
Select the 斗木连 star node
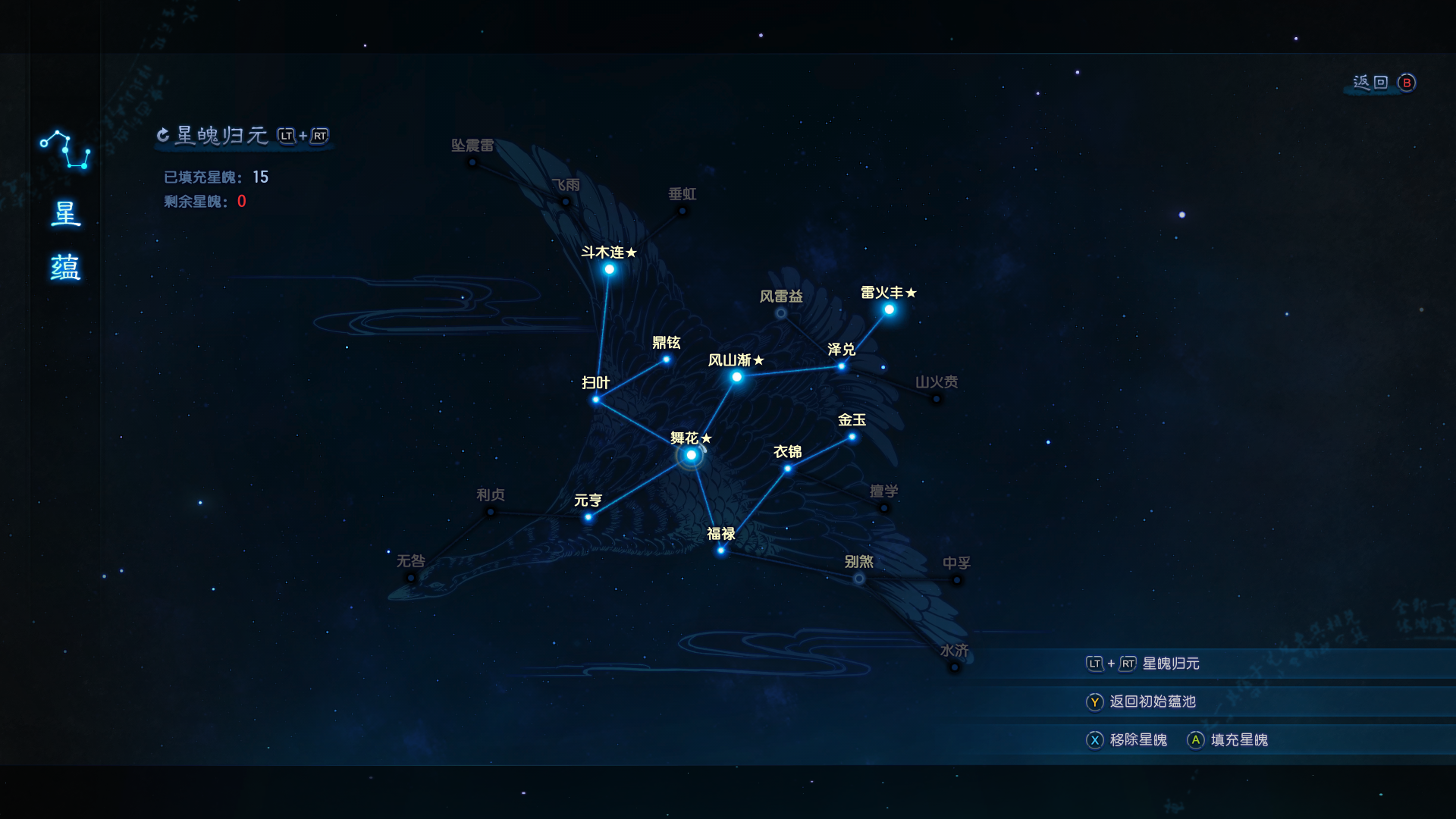tap(609, 269)
